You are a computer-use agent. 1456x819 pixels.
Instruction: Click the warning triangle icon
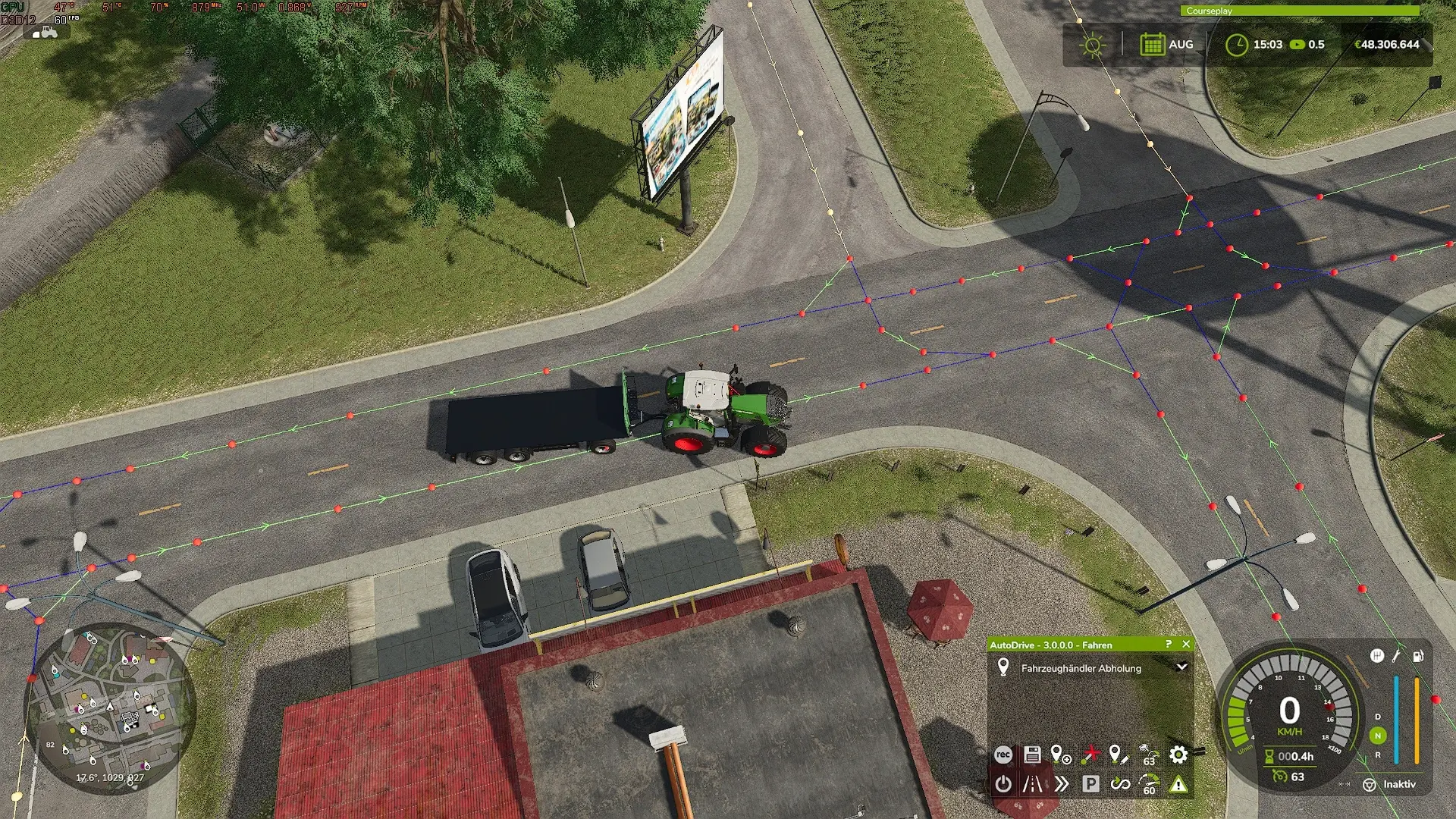(x=1178, y=784)
